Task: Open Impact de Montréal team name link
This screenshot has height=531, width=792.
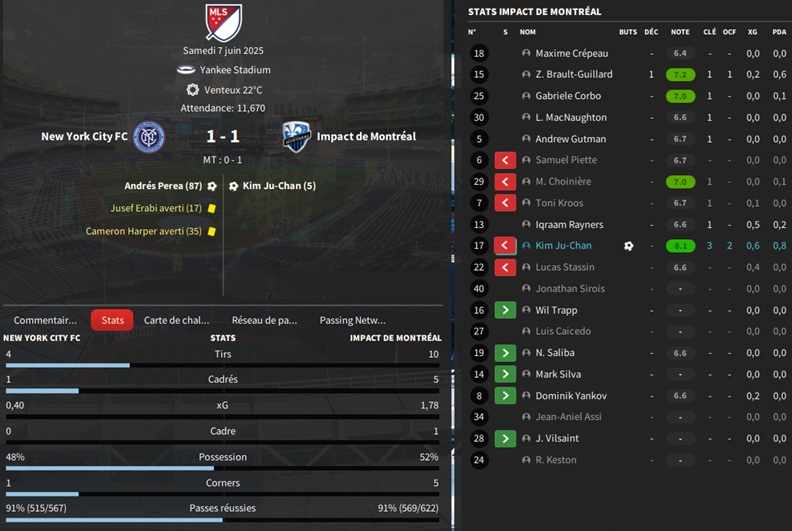Action: tap(366, 136)
